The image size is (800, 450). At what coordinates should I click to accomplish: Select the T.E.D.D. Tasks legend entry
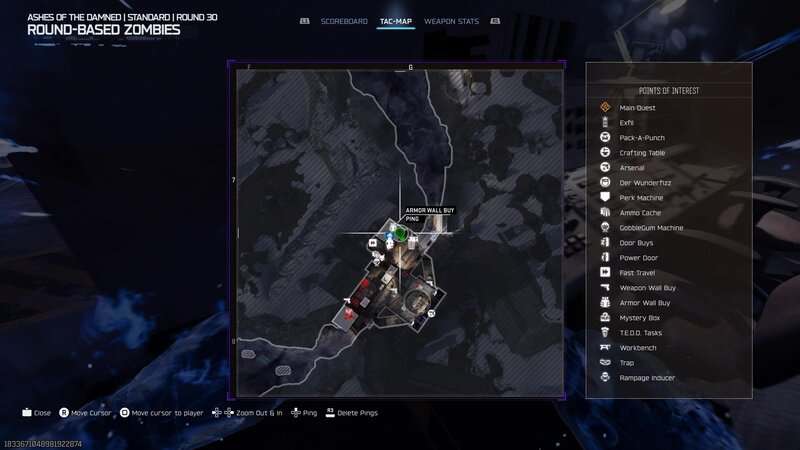click(x=641, y=332)
